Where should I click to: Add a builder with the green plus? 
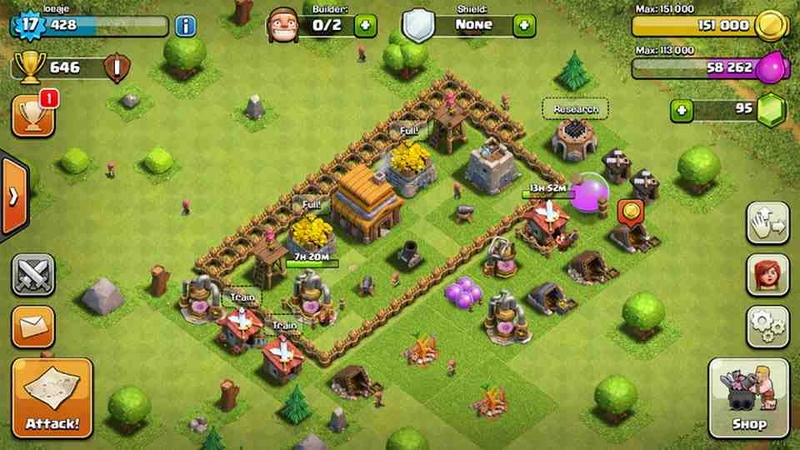(366, 25)
